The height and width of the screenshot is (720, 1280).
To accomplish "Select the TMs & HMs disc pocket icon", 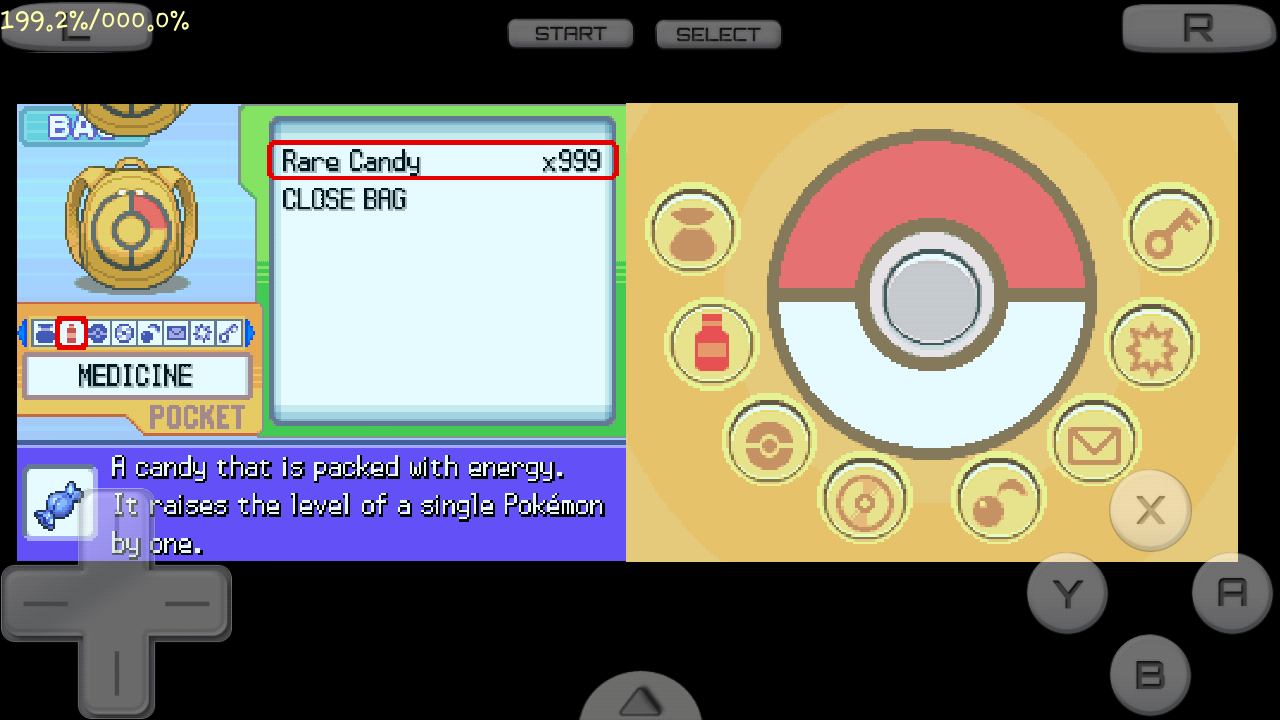I will pyautogui.click(x=124, y=333).
